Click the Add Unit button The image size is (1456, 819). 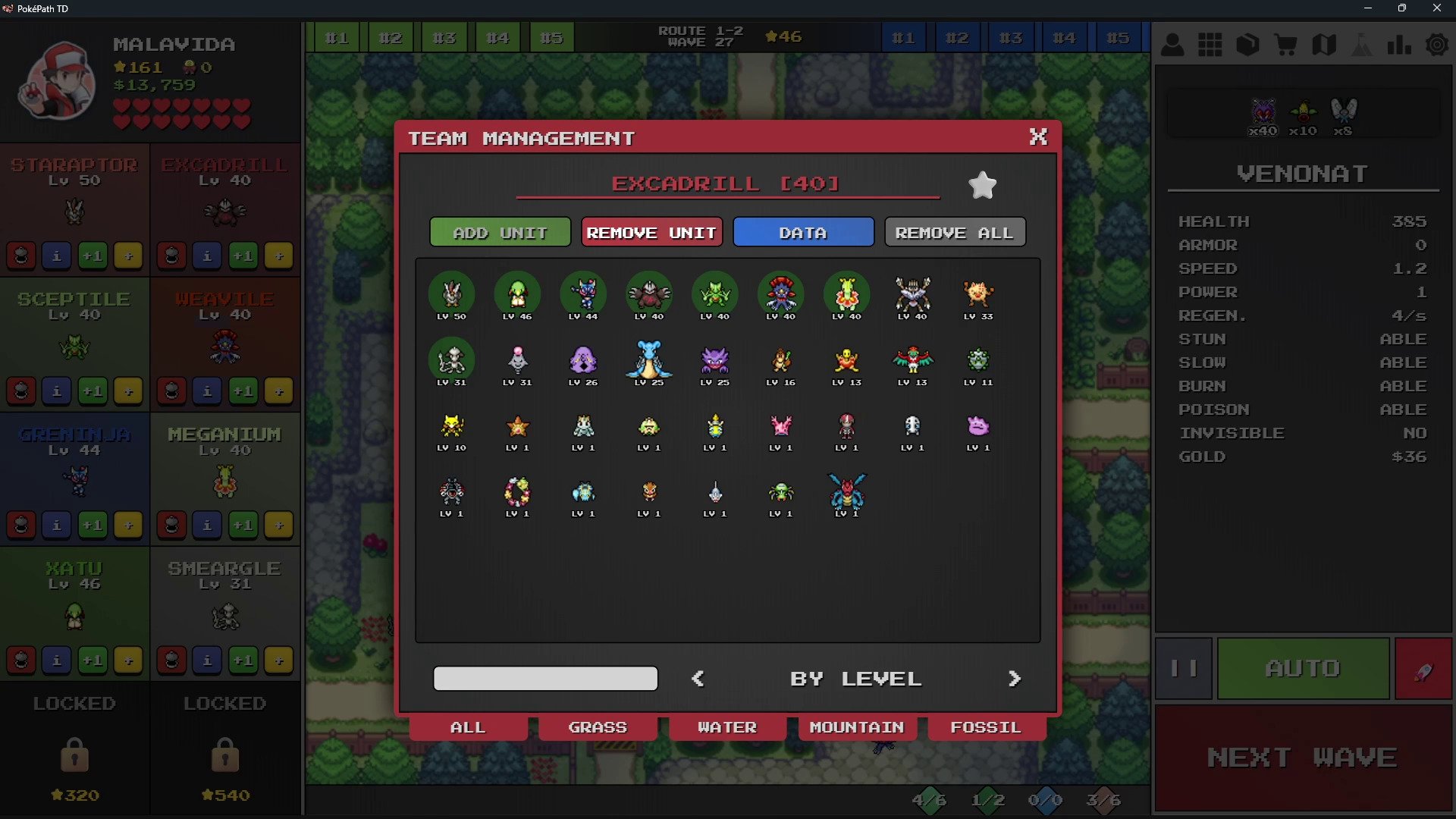[x=500, y=233]
